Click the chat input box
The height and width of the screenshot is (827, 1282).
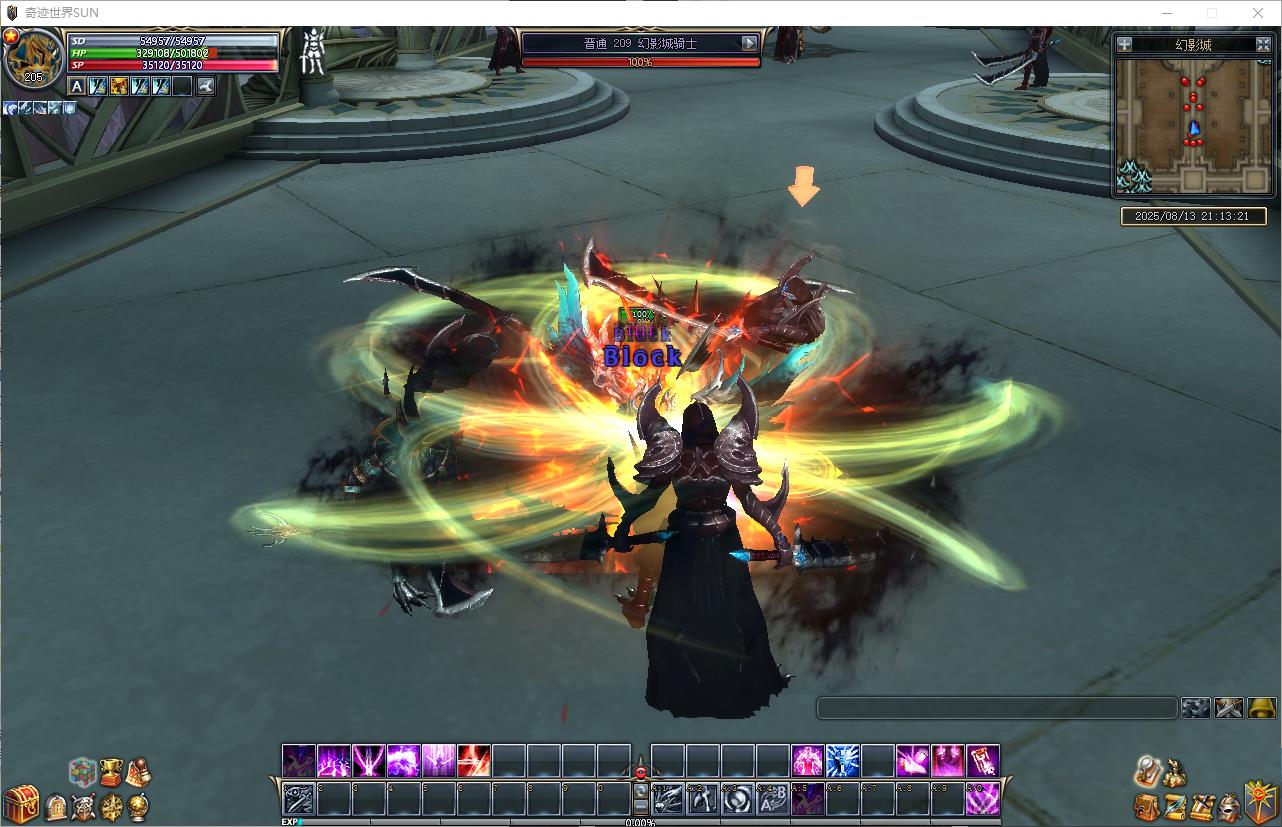point(996,708)
